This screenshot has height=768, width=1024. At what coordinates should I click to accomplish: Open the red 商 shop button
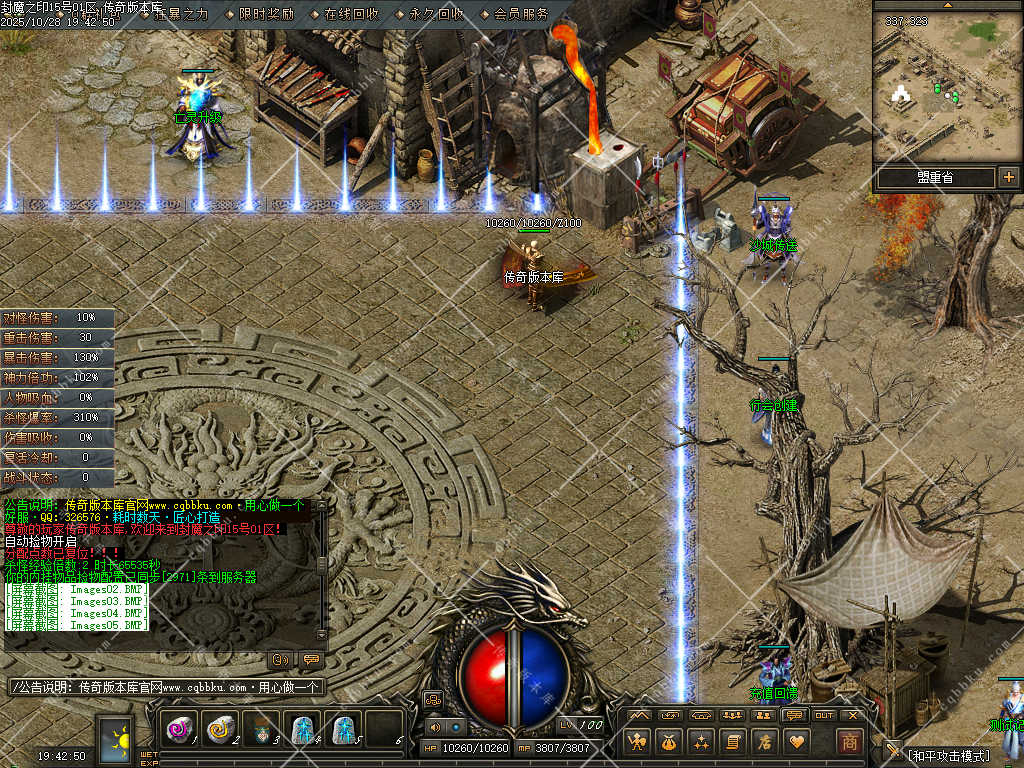pos(849,741)
